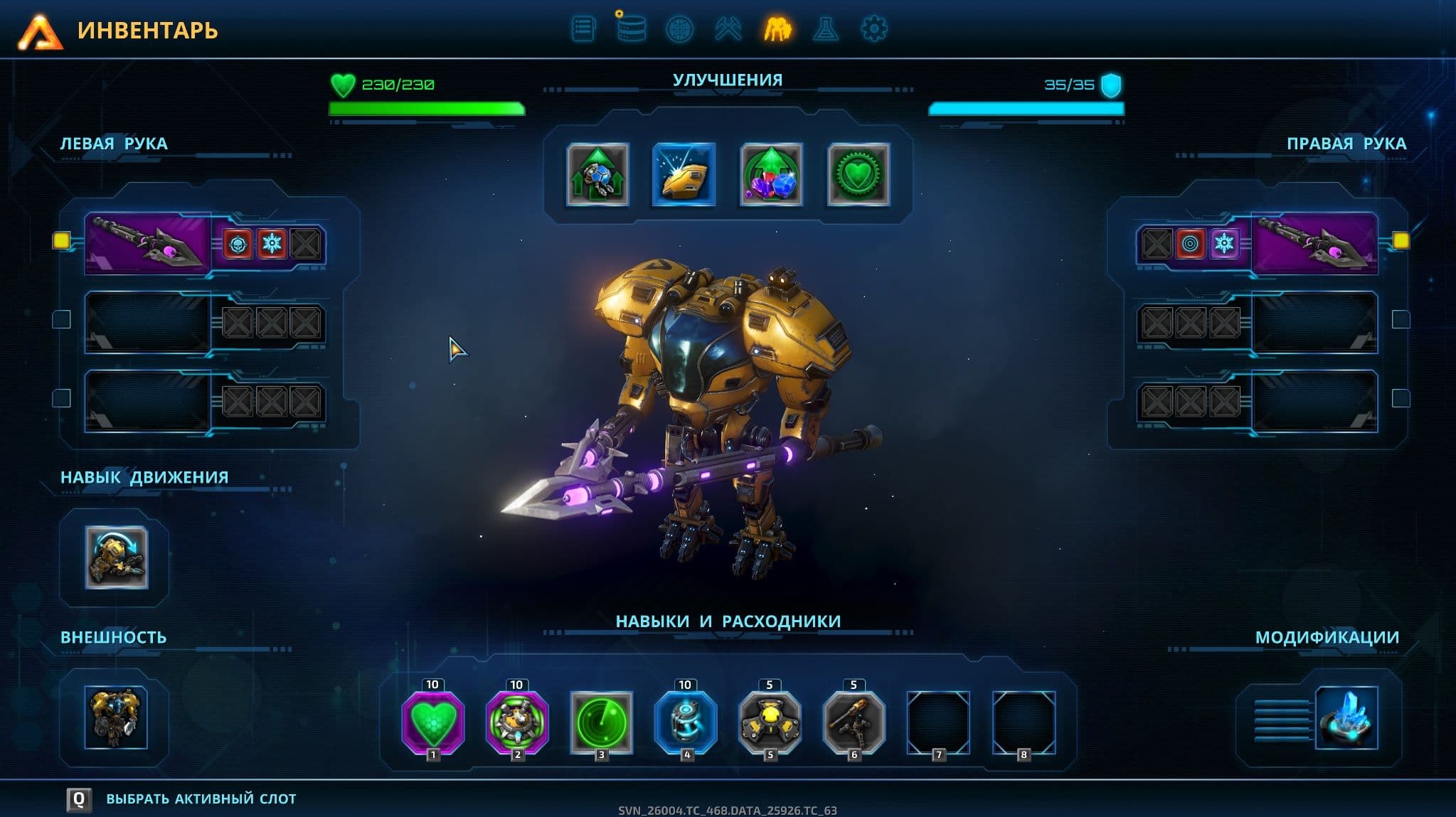Viewport: 1456px width, 817px height.
Task: Choose the green radar skill slot
Action: tap(601, 722)
